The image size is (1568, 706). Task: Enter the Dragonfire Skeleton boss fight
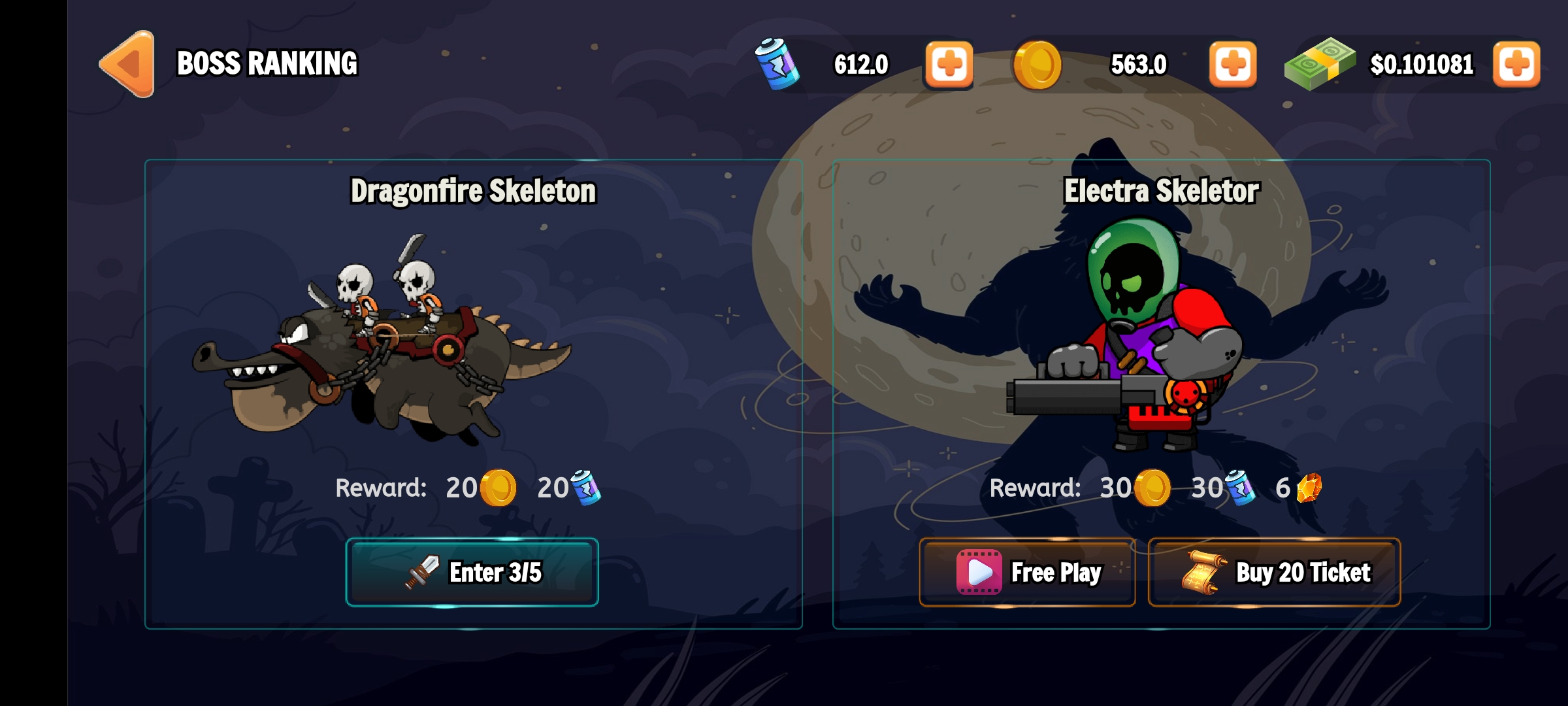click(x=472, y=572)
